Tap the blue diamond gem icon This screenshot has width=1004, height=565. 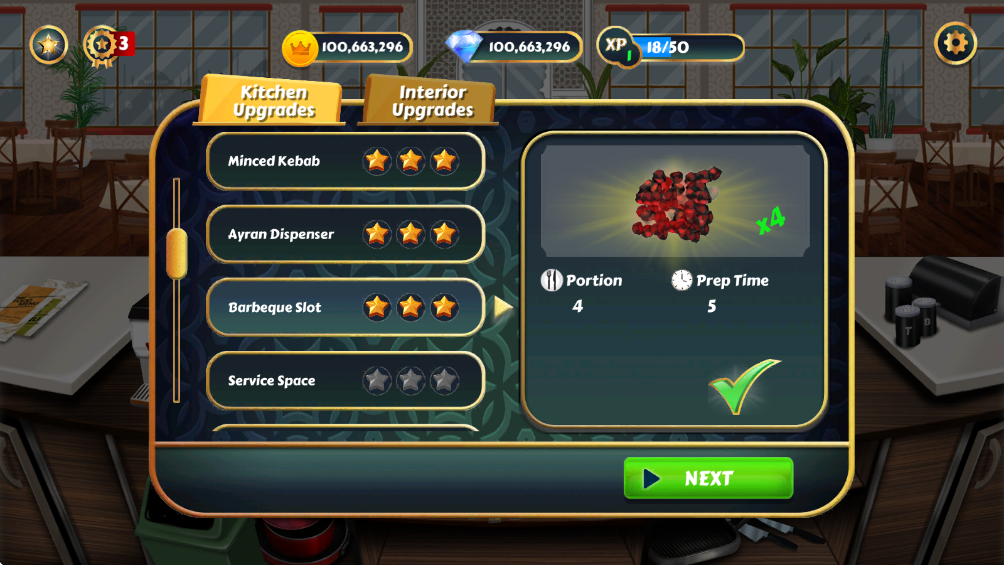pos(464,46)
